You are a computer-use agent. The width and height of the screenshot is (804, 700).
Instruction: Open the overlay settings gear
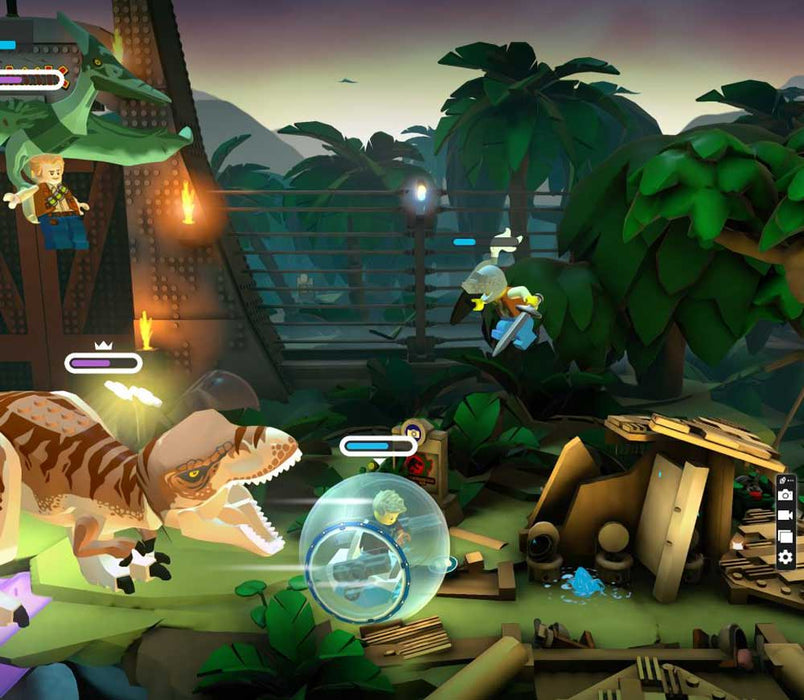(x=786, y=557)
